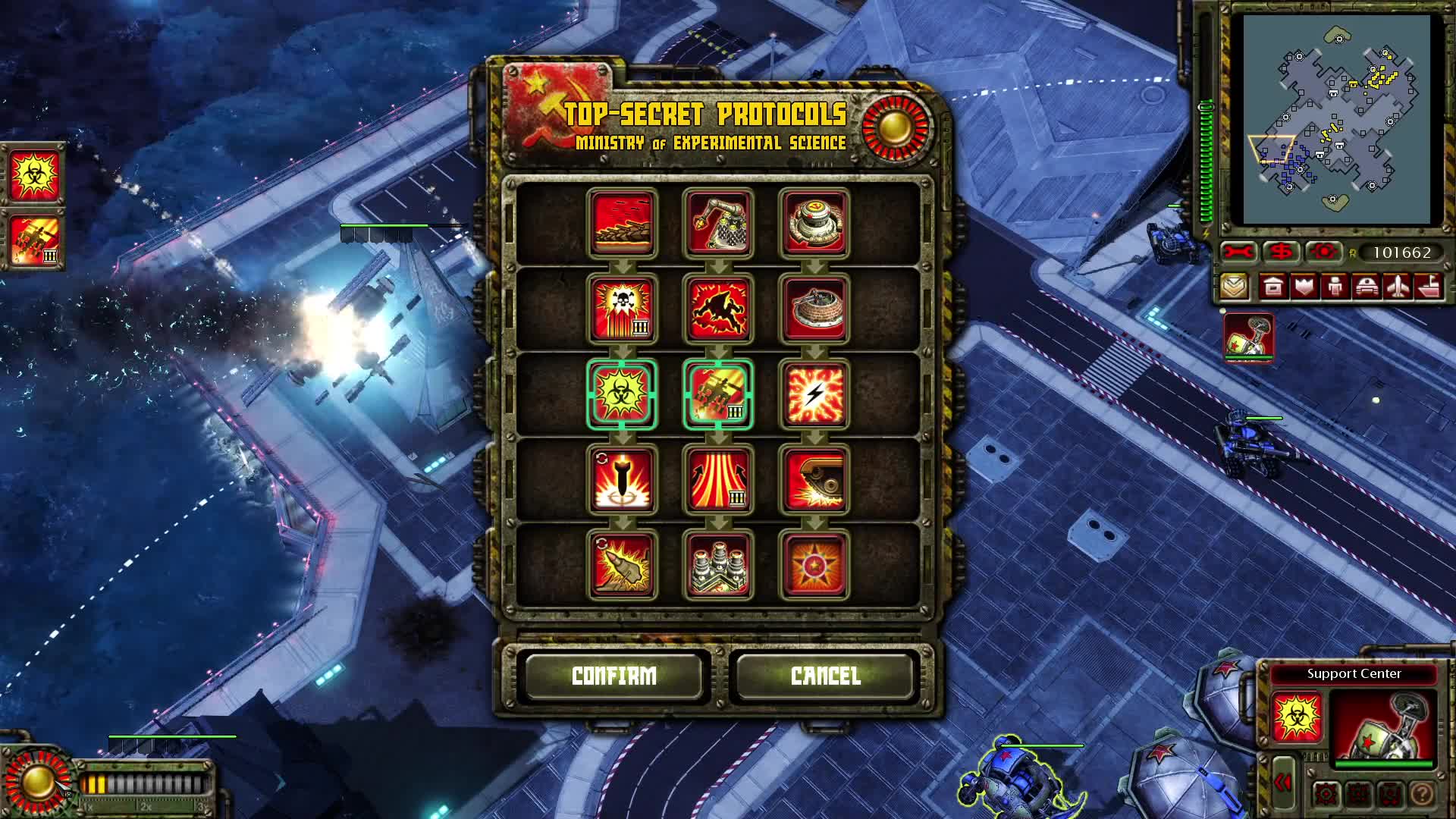Screen dimensions: 1456x819
Task: Toggle the targeting reticle mode on the sidebar
Action: coord(1323,253)
